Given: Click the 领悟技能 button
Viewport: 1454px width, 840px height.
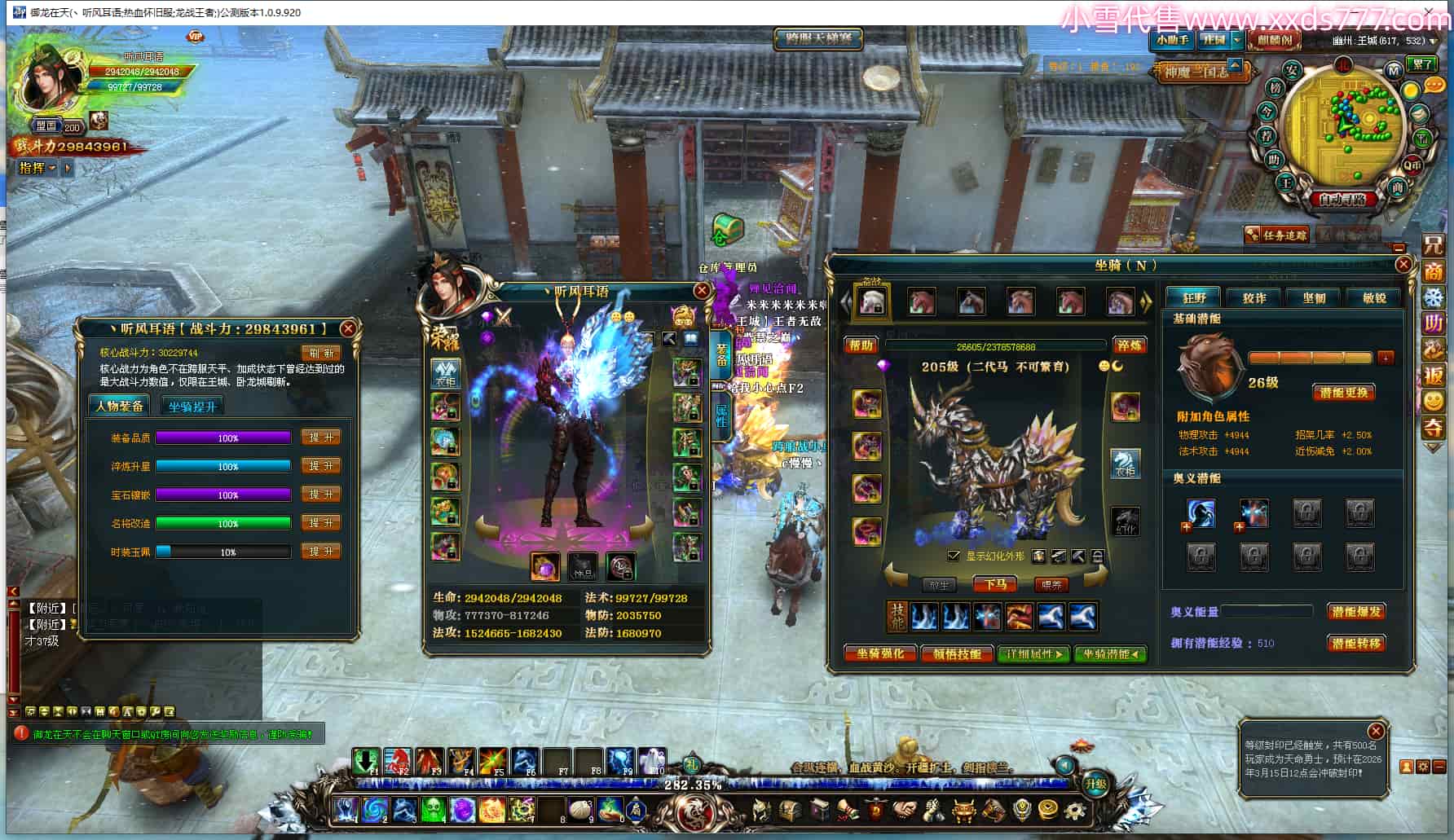Looking at the screenshot, I should (957, 653).
